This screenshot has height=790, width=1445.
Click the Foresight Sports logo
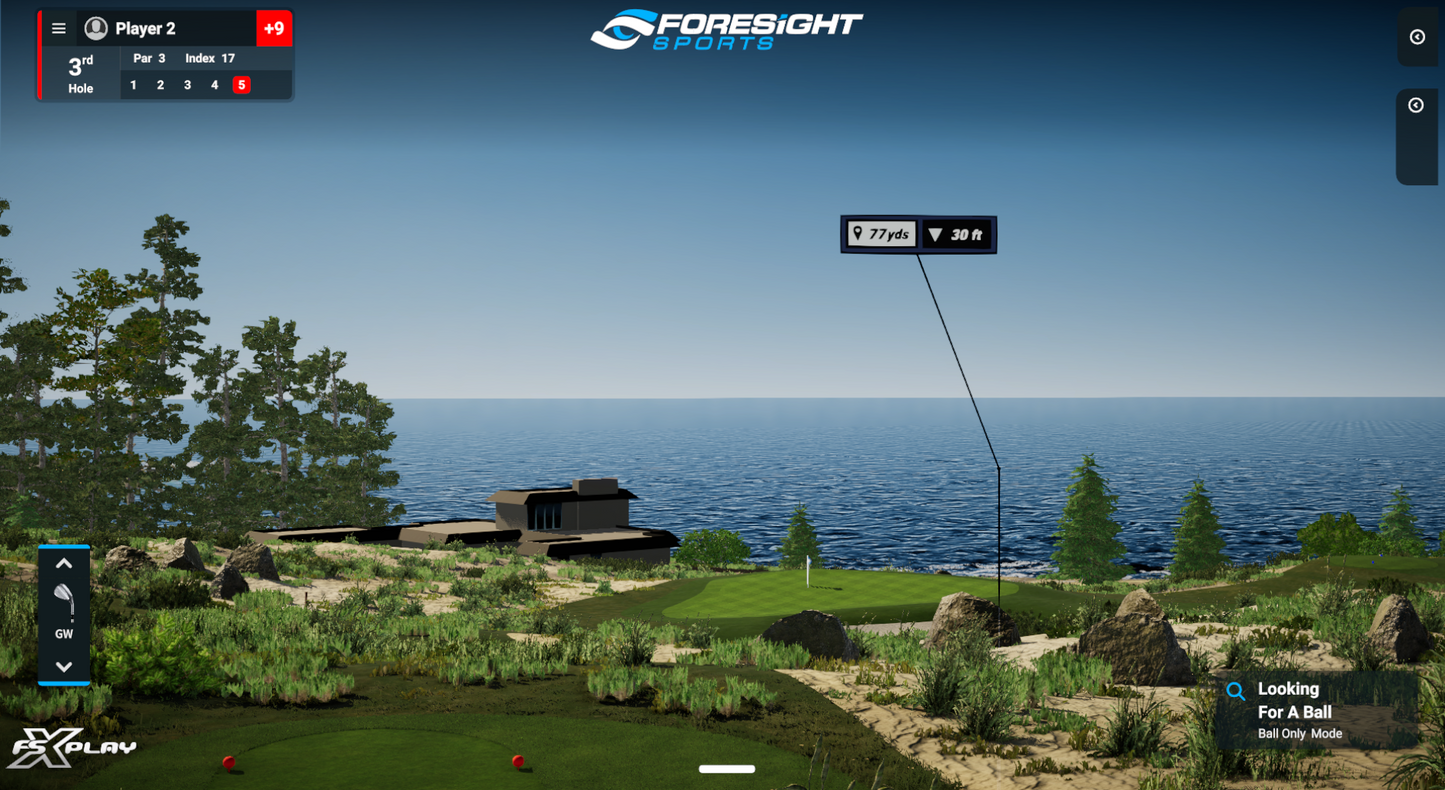[727, 27]
